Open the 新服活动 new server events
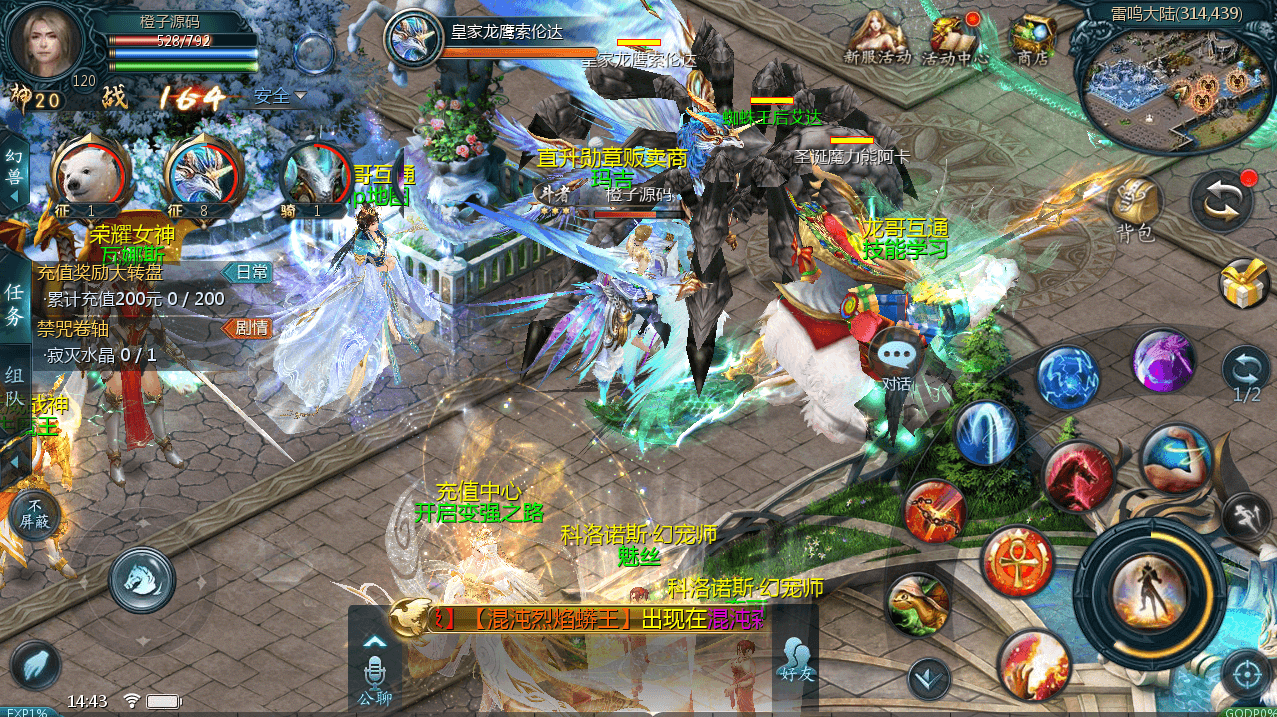Screen dimensions: 1277x717 click(877, 40)
